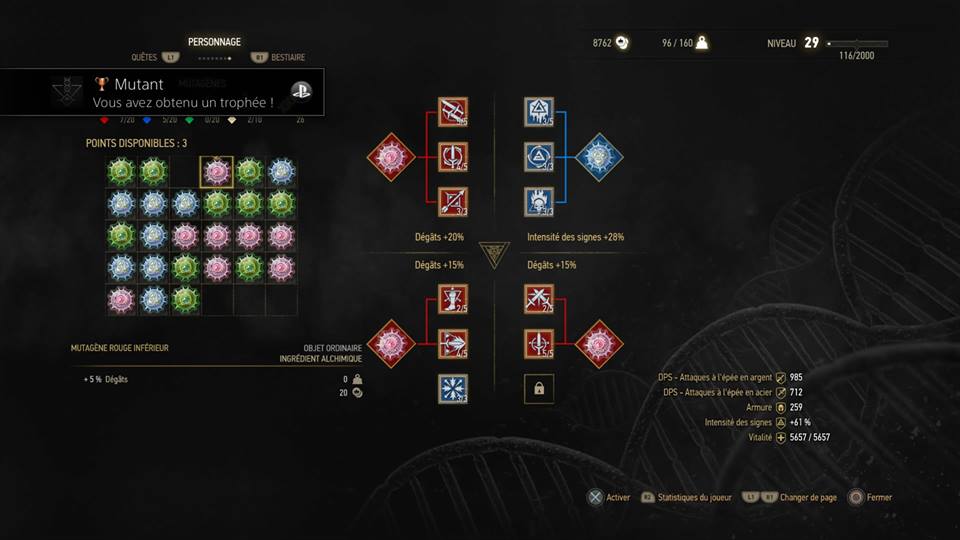The image size is (960, 540).
Task: Switch to the Bestiaire tab
Action: point(288,58)
